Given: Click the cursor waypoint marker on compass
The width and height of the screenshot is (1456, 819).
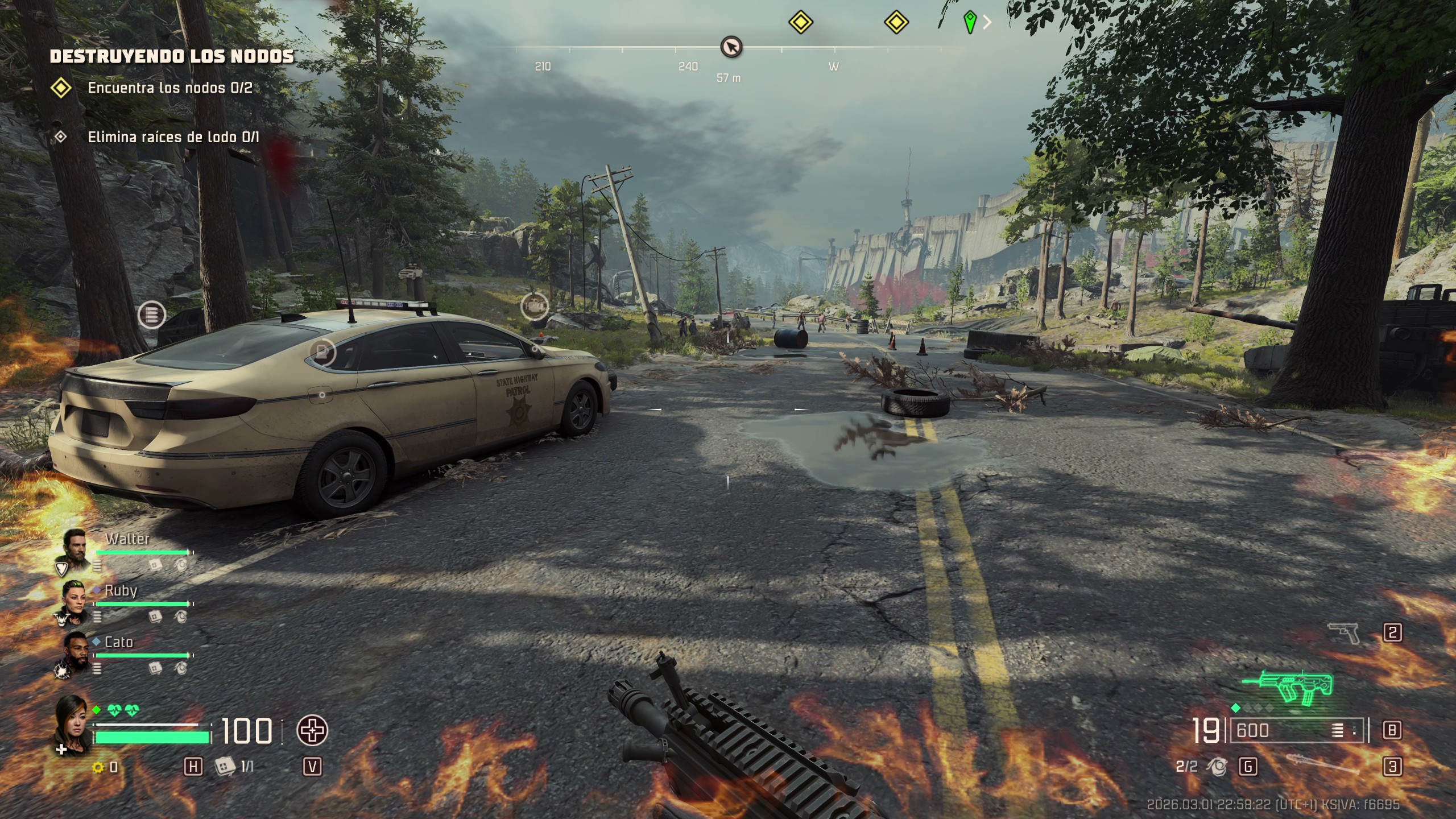Looking at the screenshot, I should 731,47.
